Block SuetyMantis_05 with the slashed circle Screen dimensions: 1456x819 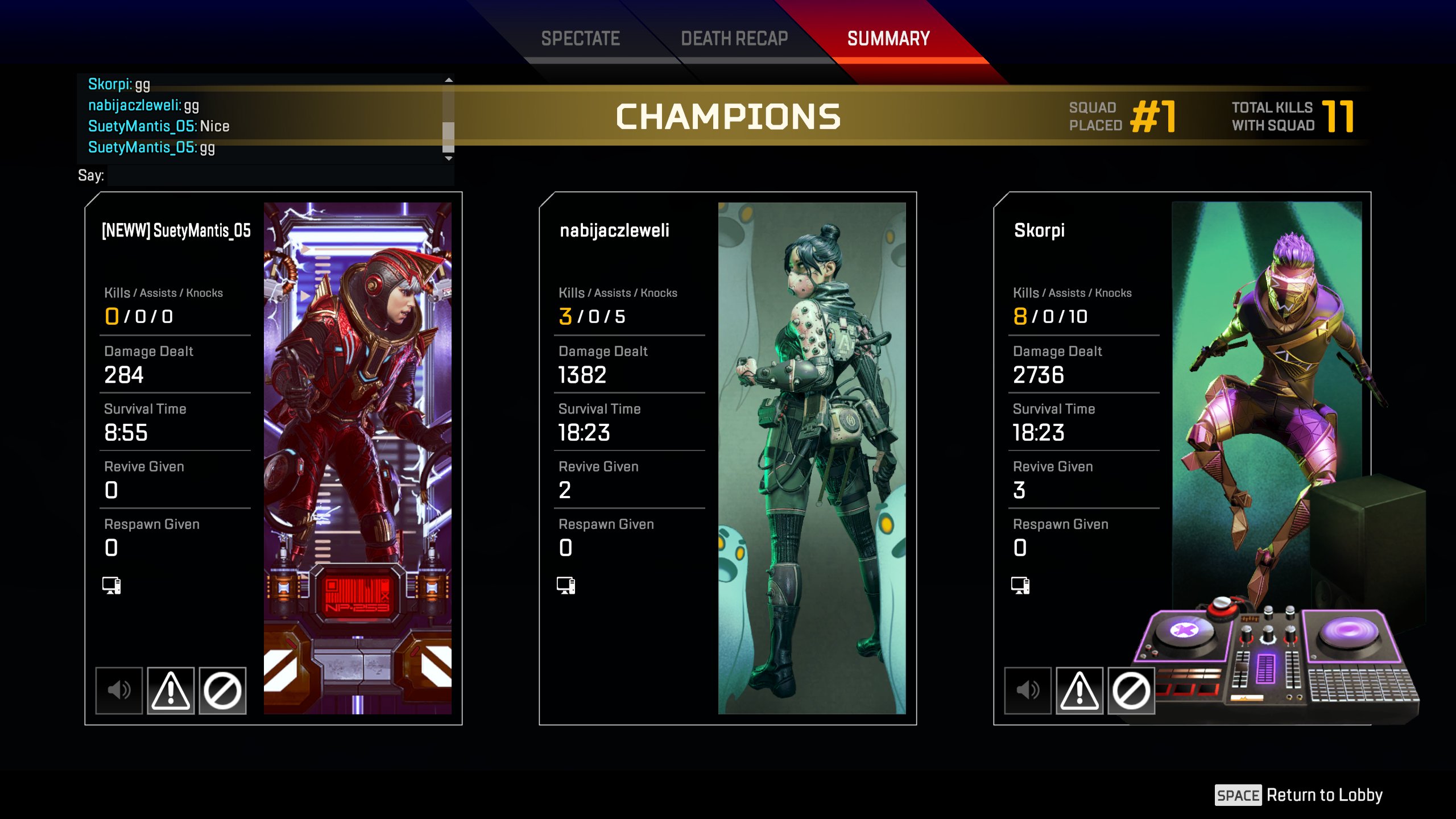tap(222, 690)
